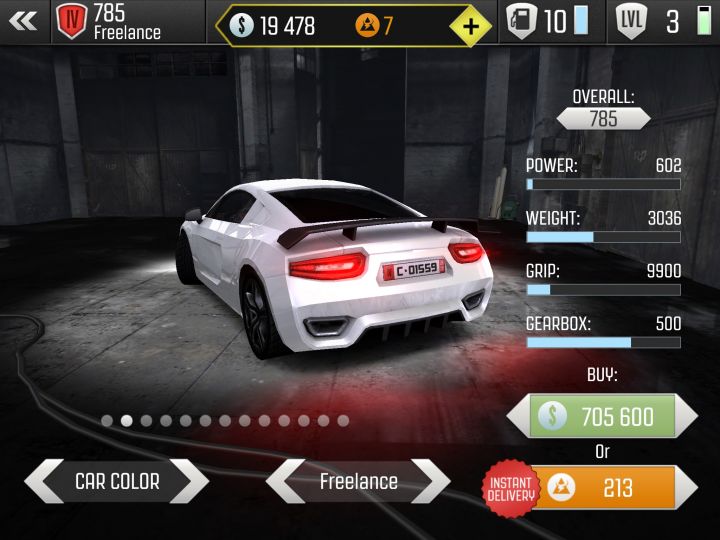
Task: Select the first car pagination dot
Action: point(107,421)
